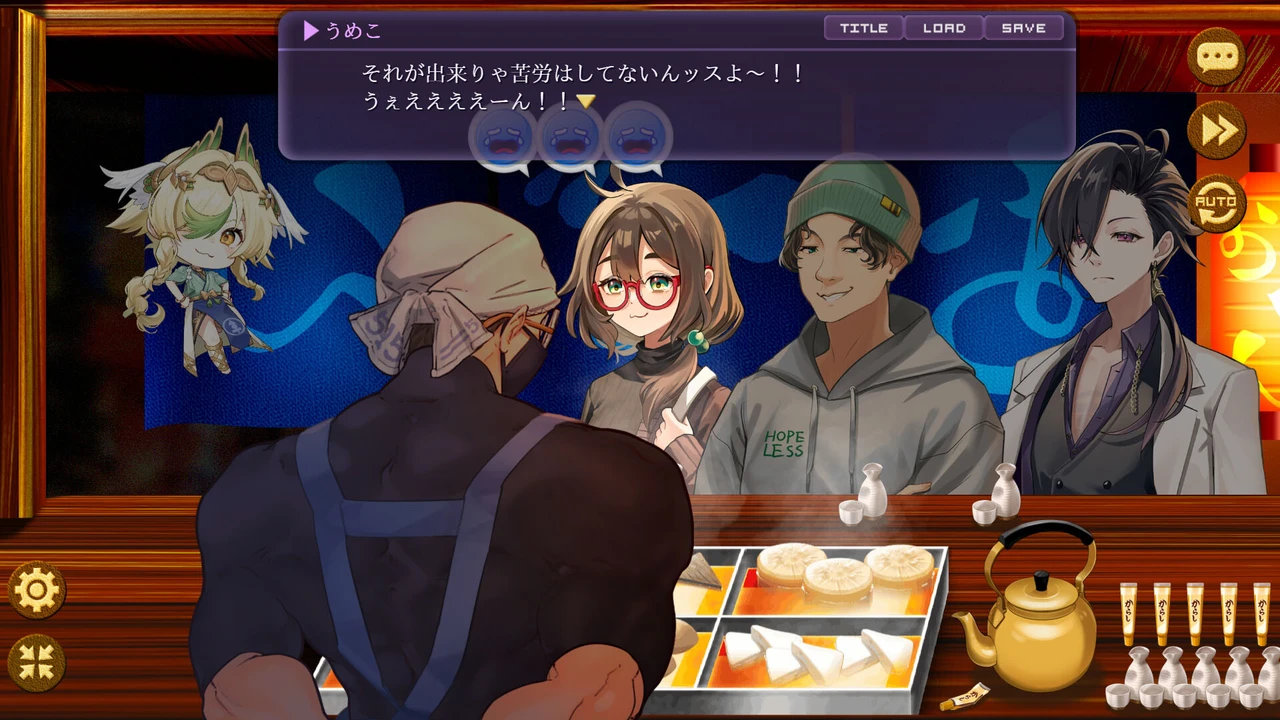
Task: Advance dialogue with the yellow triangle indicator
Action: point(586,101)
